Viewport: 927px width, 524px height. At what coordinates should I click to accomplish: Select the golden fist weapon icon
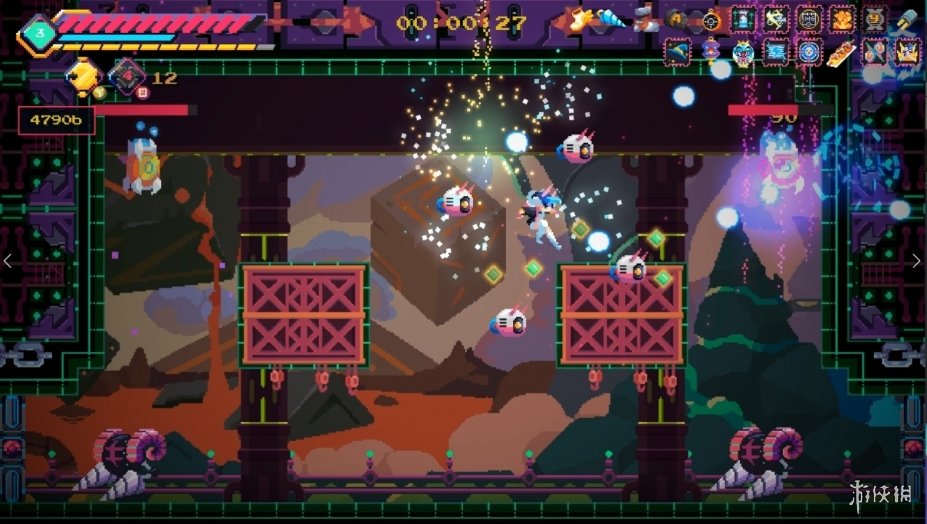pyautogui.click(x=578, y=18)
